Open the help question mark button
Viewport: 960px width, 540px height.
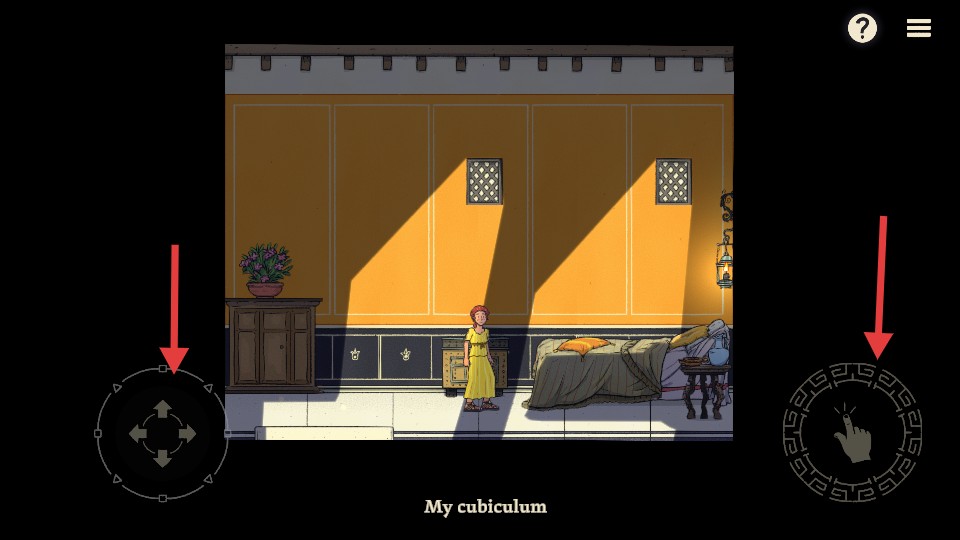tap(862, 28)
